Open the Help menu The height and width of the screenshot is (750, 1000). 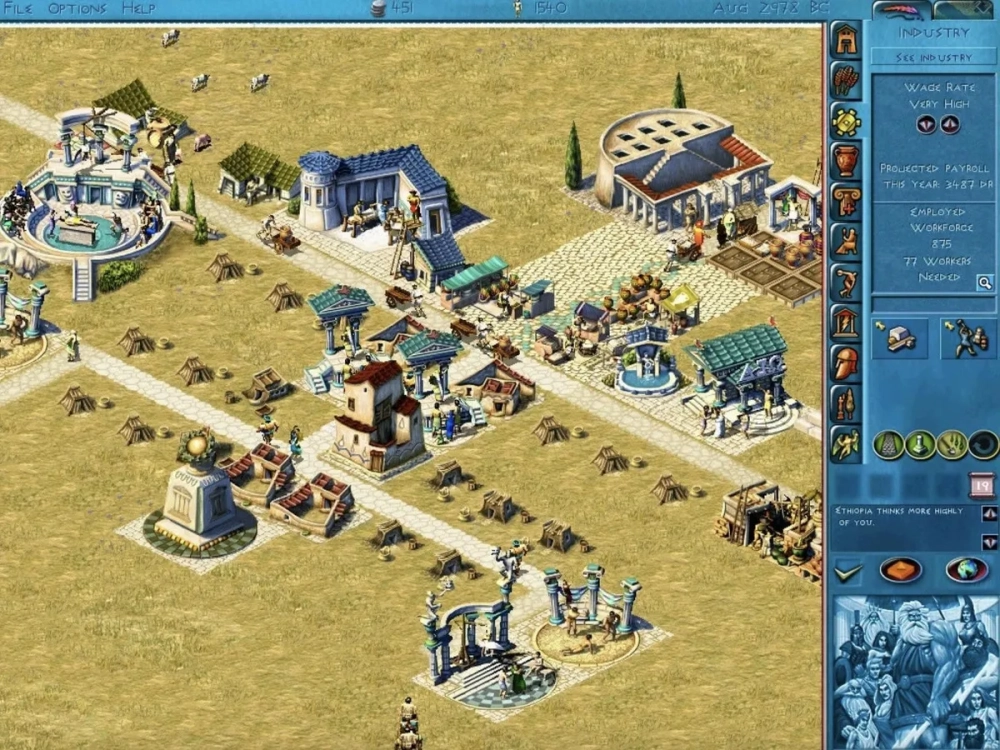[x=138, y=8]
